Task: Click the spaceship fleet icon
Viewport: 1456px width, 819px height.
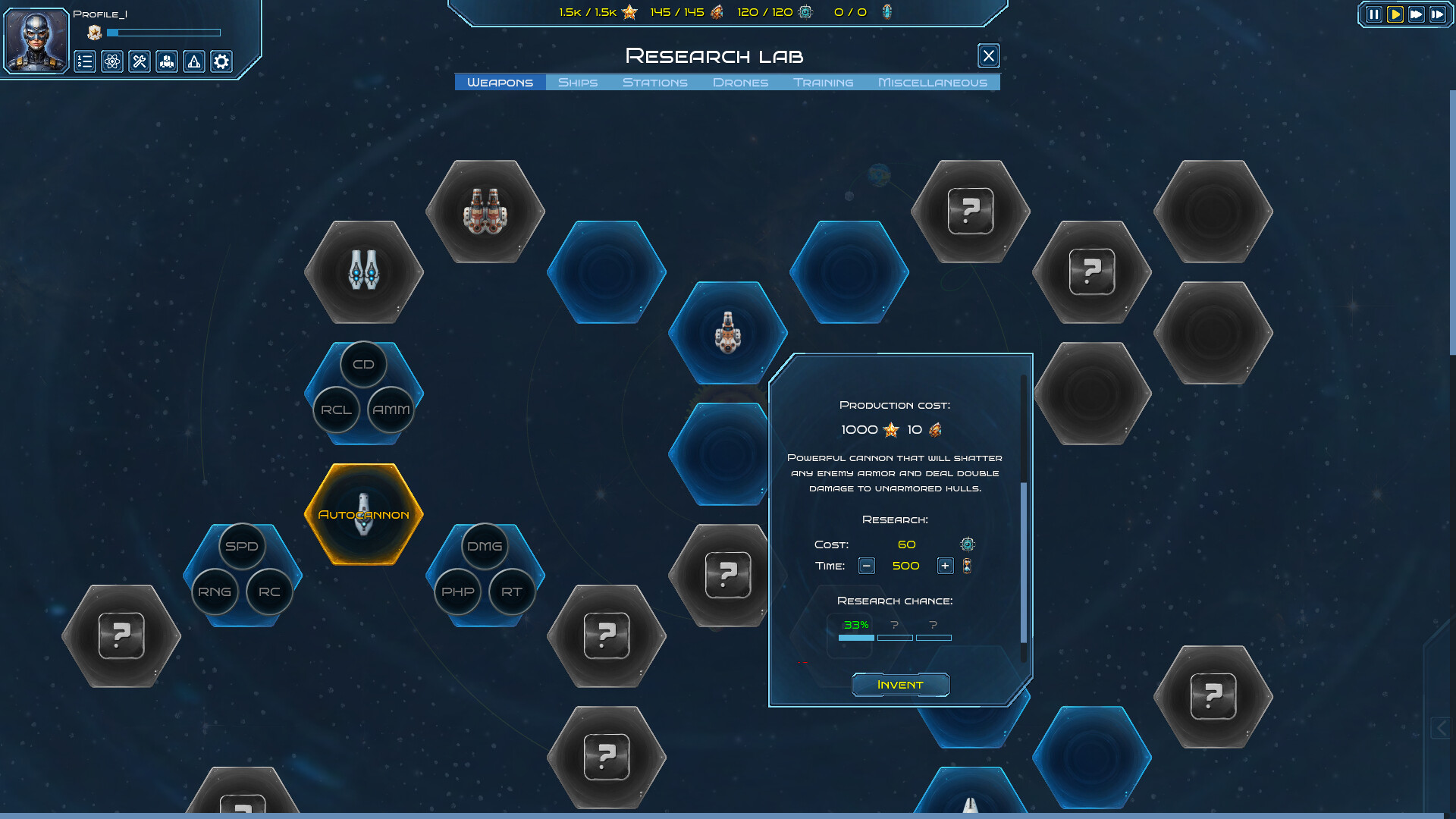Action: [168, 61]
